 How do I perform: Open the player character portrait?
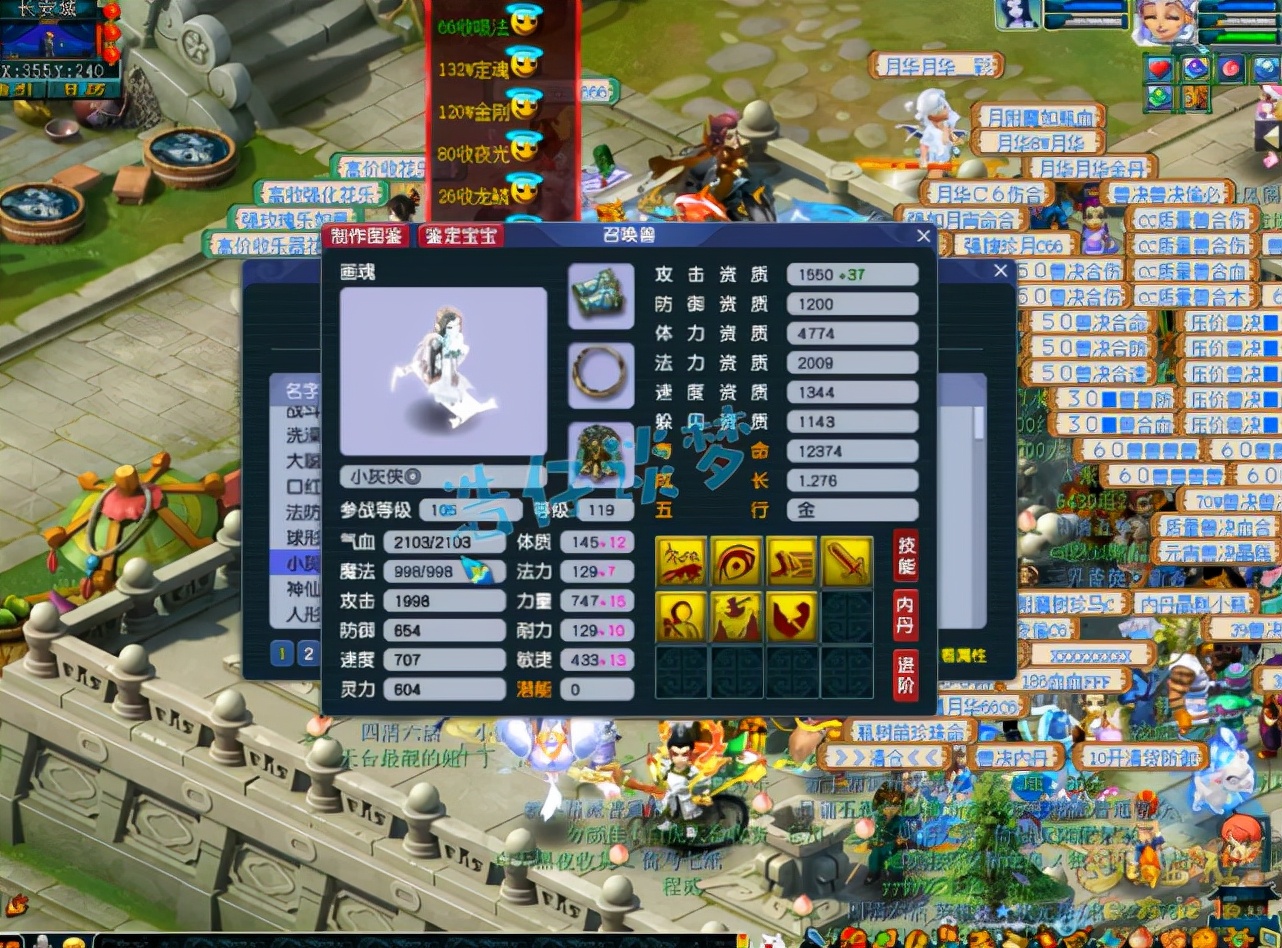(x=1164, y=21)
